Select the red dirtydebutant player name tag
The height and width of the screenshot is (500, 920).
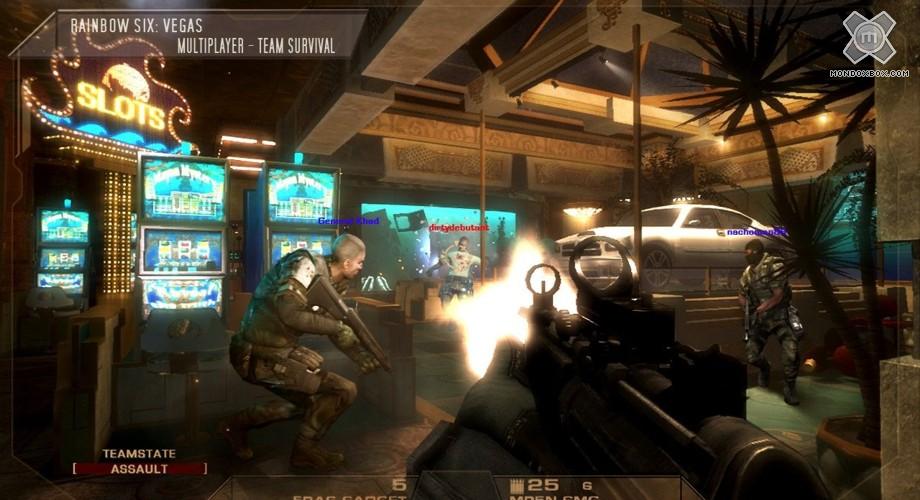coord(459,228)
